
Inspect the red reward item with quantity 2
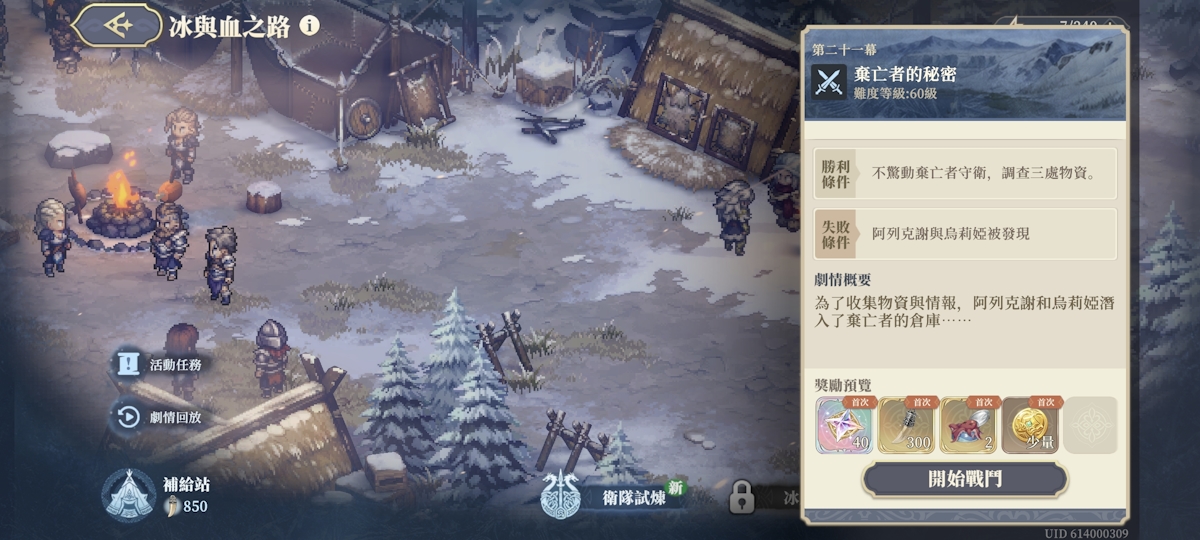click(968, 426)
